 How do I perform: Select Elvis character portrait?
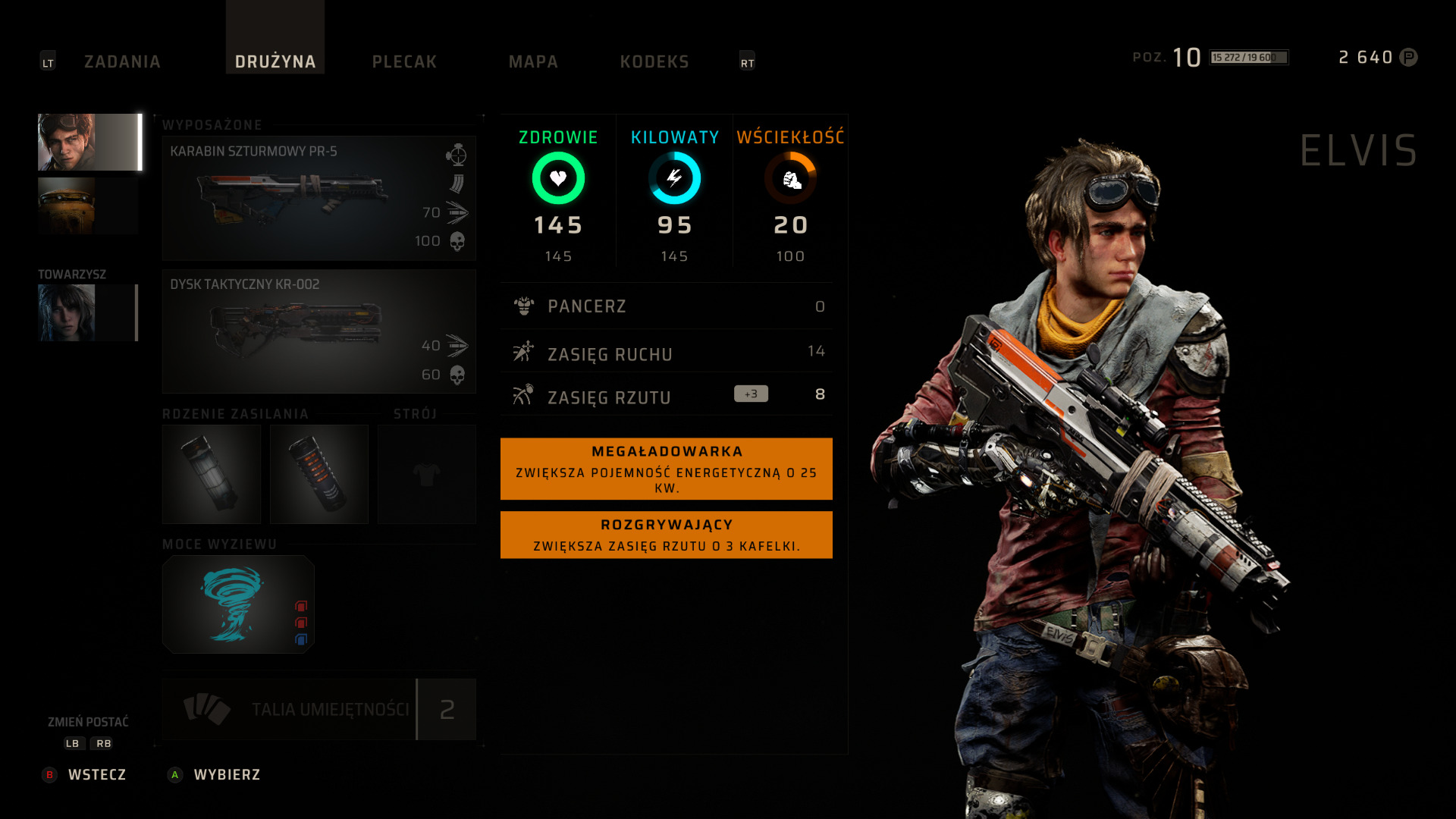pos(89,143)
